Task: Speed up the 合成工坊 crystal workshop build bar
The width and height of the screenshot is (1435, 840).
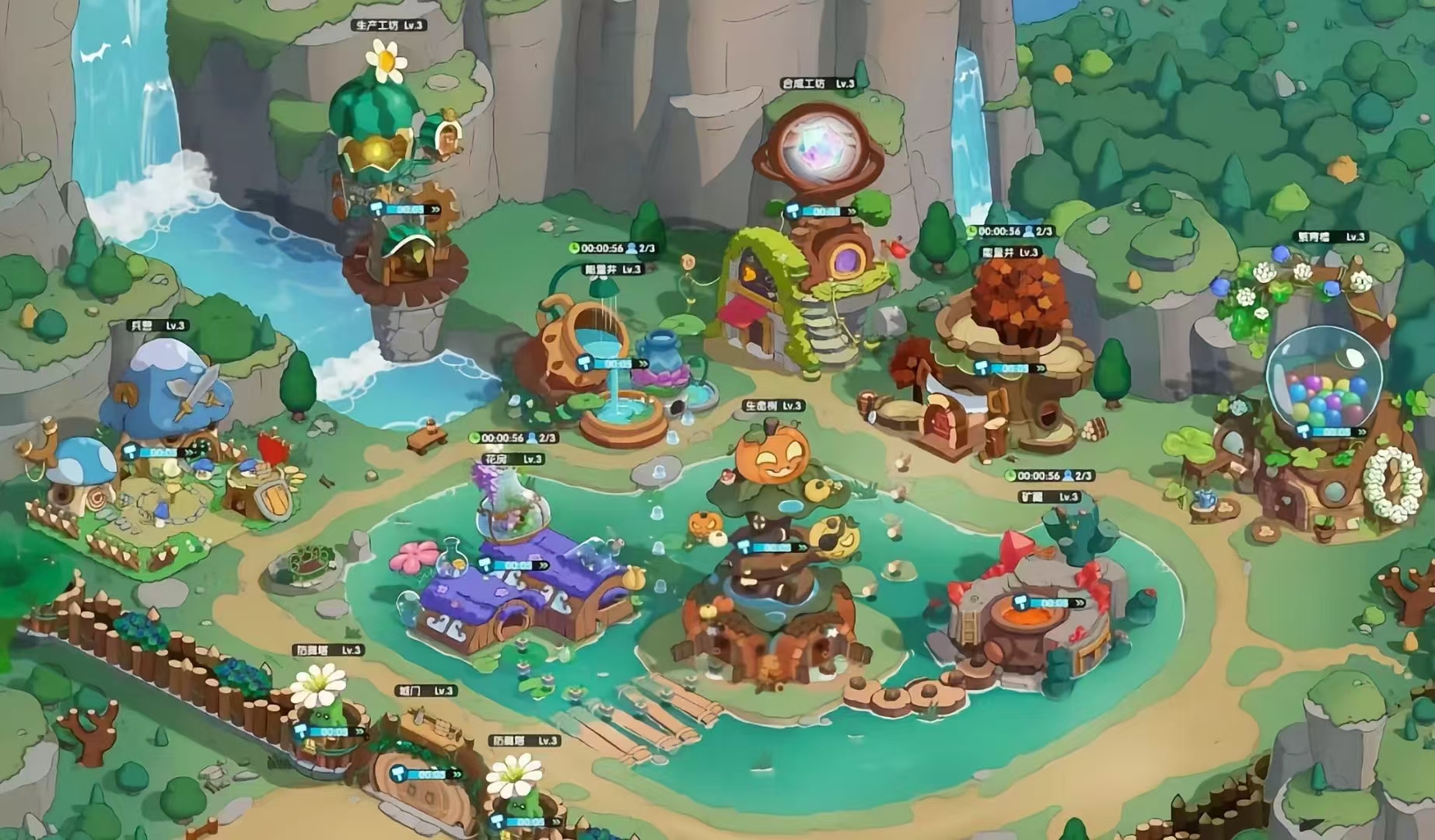Action: coord(821,211)
